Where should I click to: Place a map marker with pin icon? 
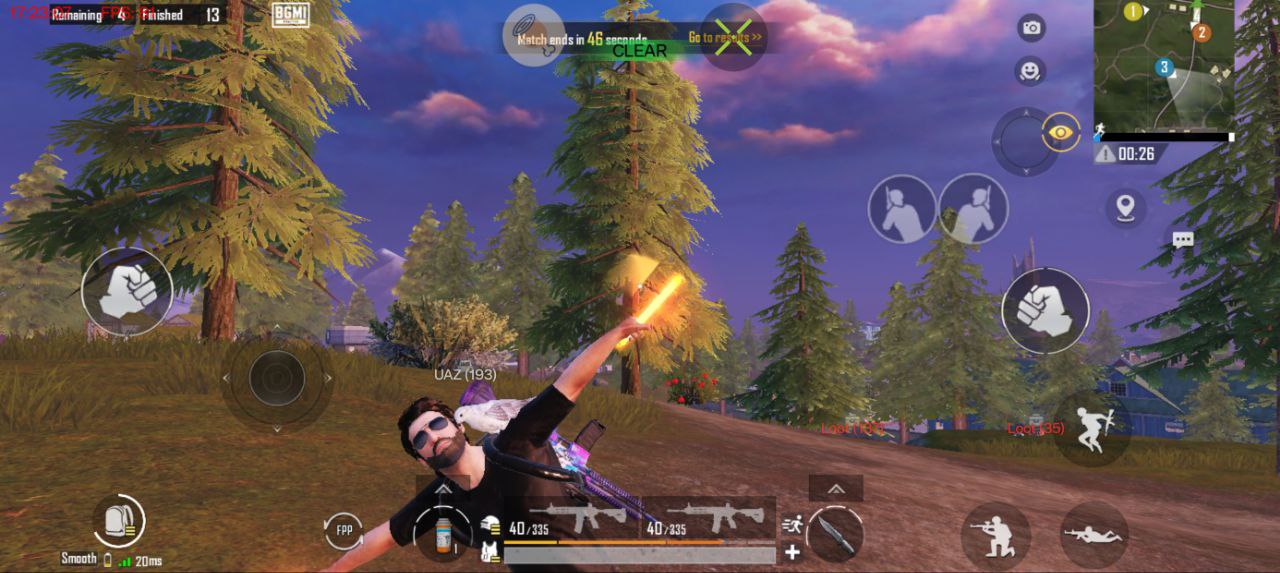(x=1127, y=207)
